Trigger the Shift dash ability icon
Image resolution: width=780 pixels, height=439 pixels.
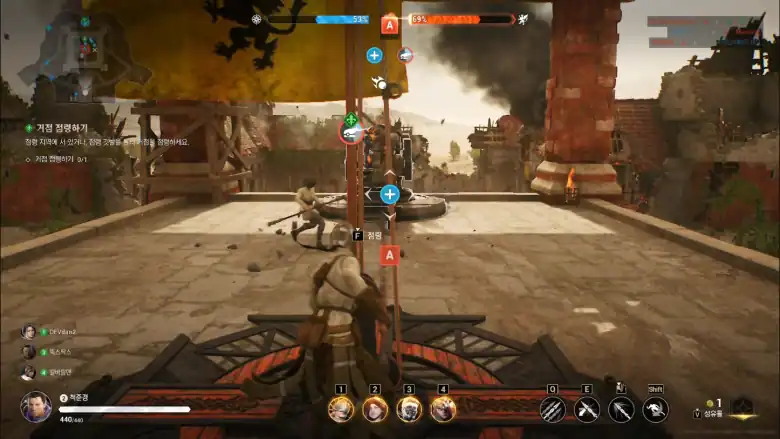[x=655, y=408]
